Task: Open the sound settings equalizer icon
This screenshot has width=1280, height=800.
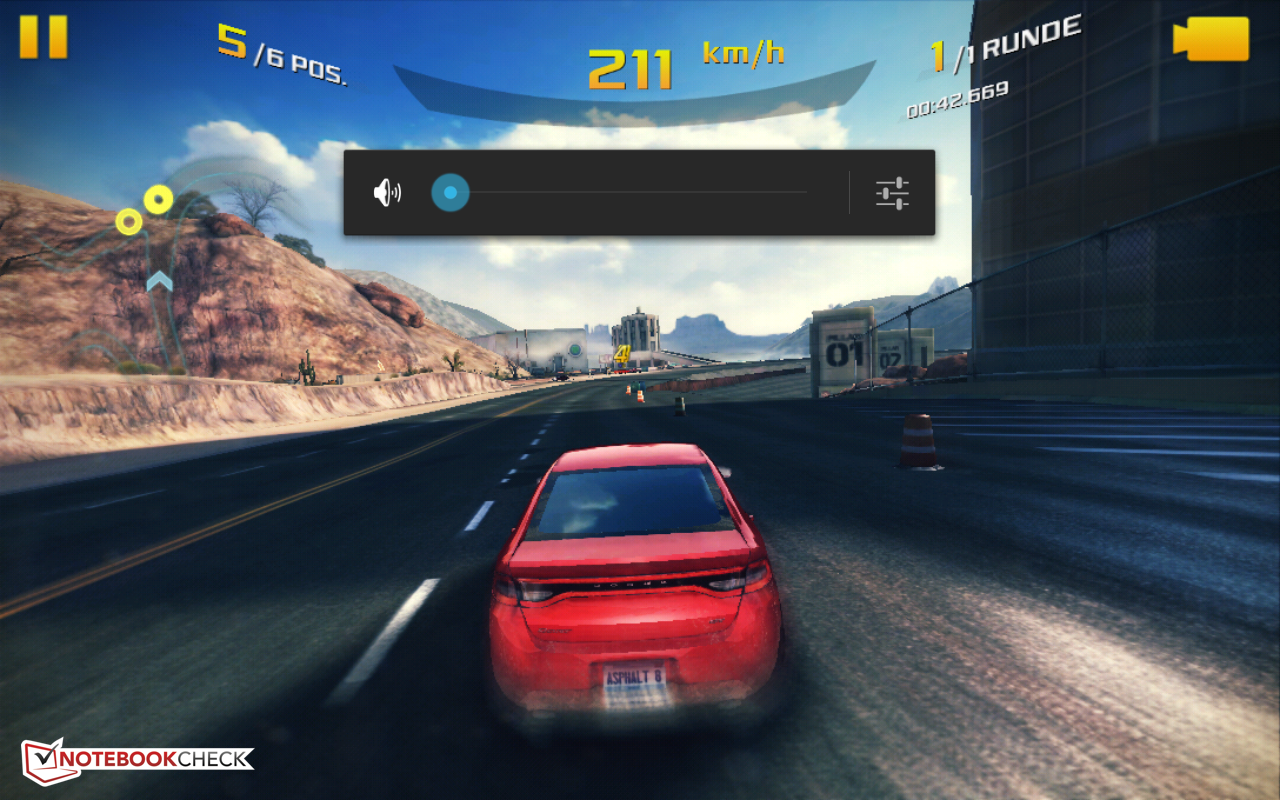Action: (892, 193)
